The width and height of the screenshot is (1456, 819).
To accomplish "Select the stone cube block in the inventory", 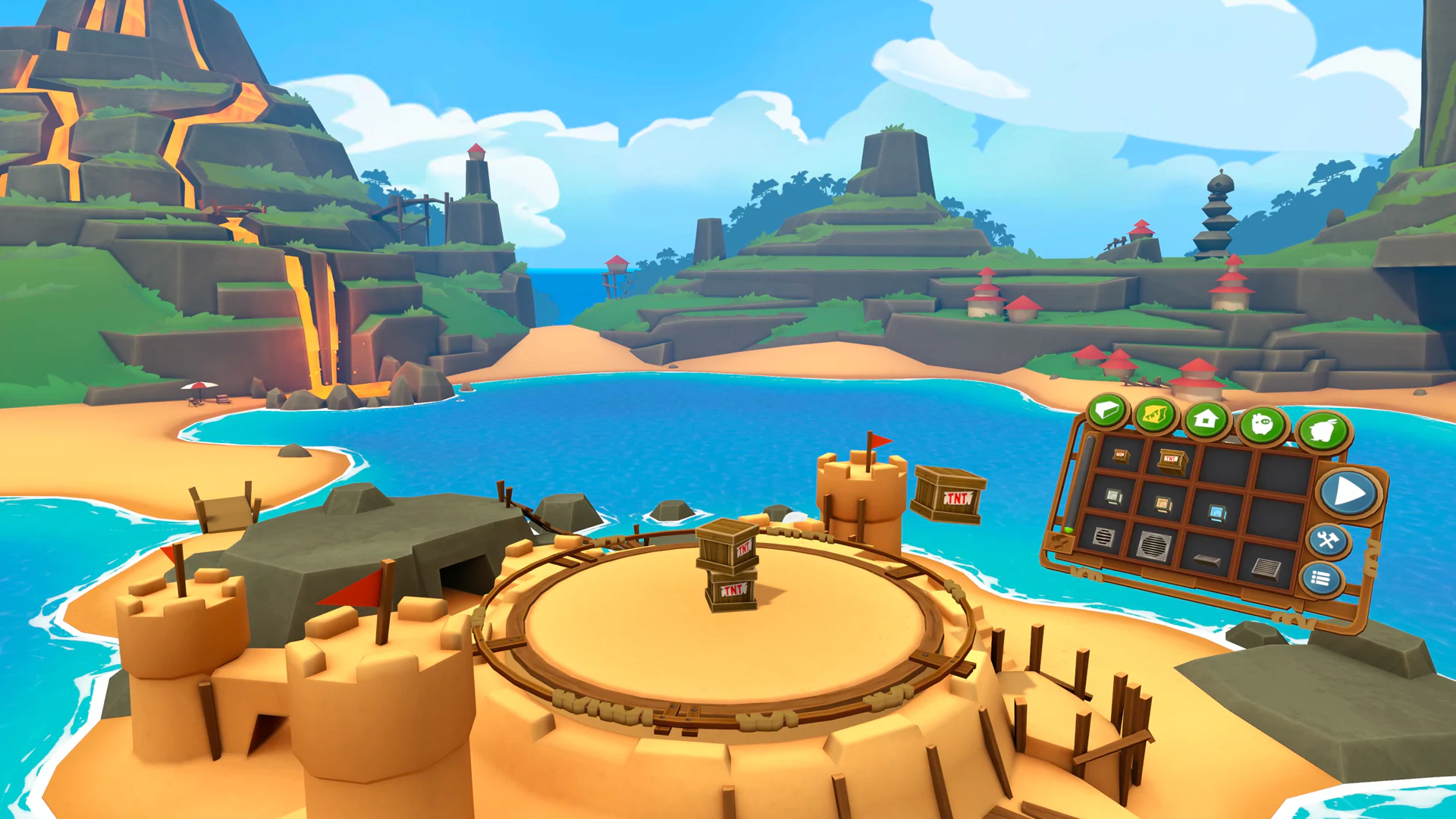I will tap(1114, 497).
